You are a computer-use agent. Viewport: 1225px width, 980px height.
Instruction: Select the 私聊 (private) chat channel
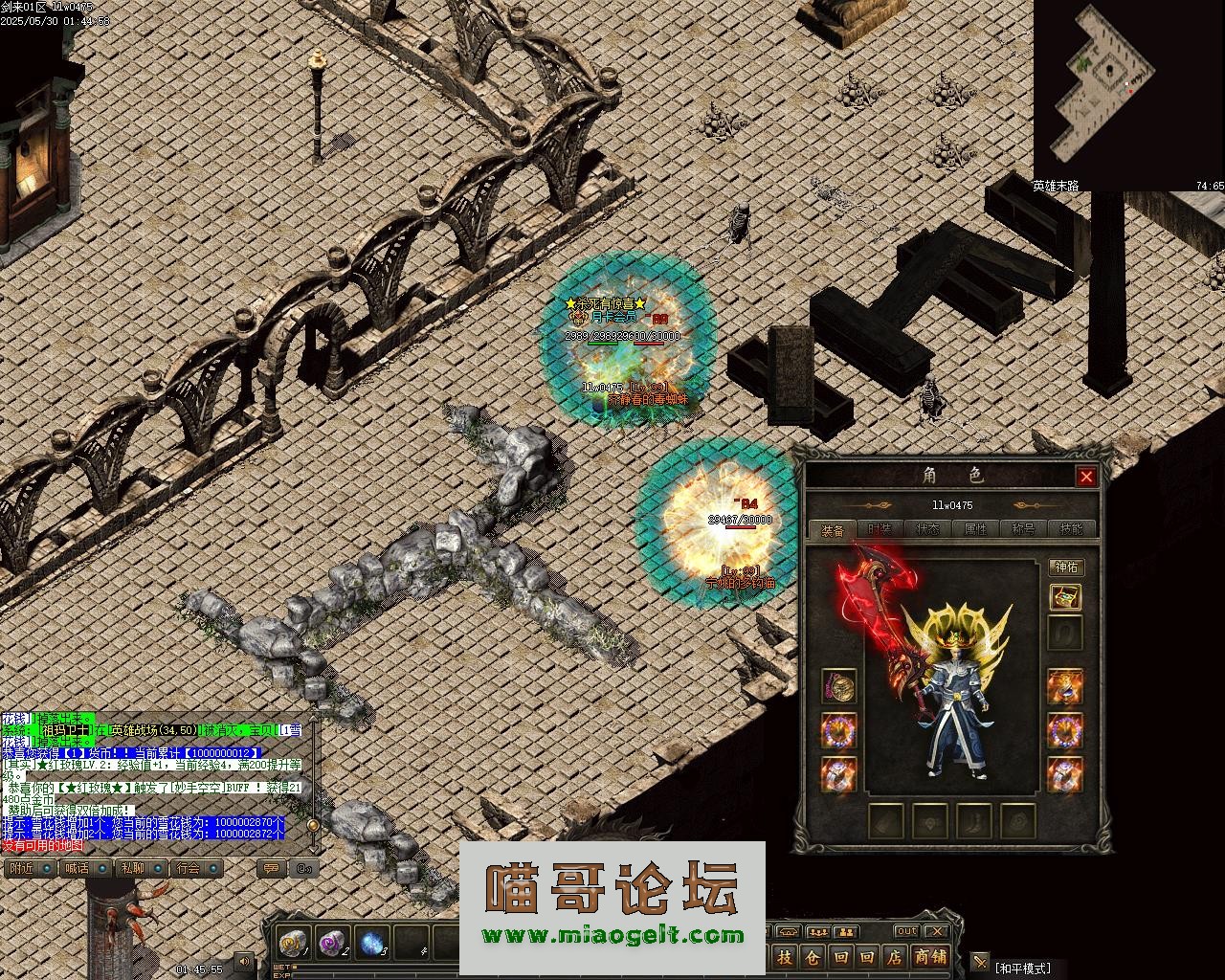(132, 868)
